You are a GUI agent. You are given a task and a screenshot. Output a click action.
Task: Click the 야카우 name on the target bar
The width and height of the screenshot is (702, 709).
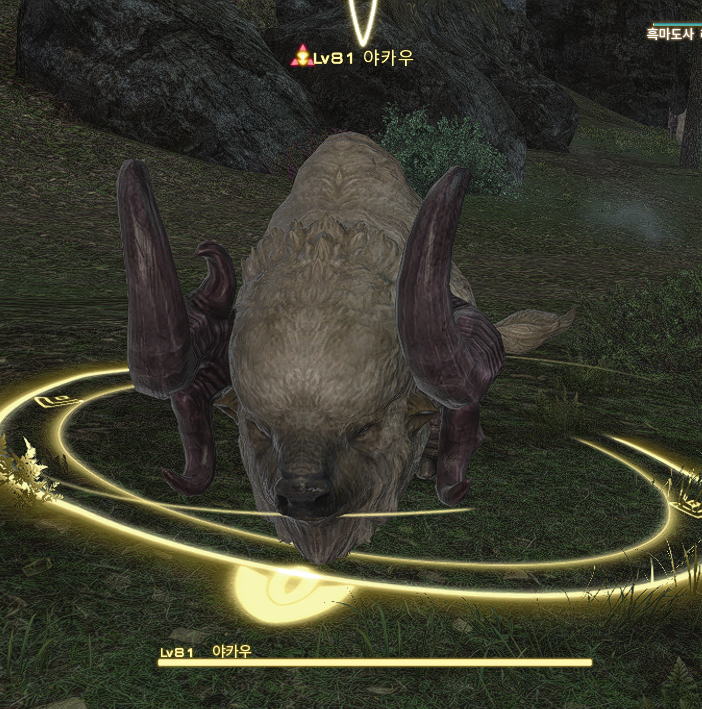[x=232, y=651]
